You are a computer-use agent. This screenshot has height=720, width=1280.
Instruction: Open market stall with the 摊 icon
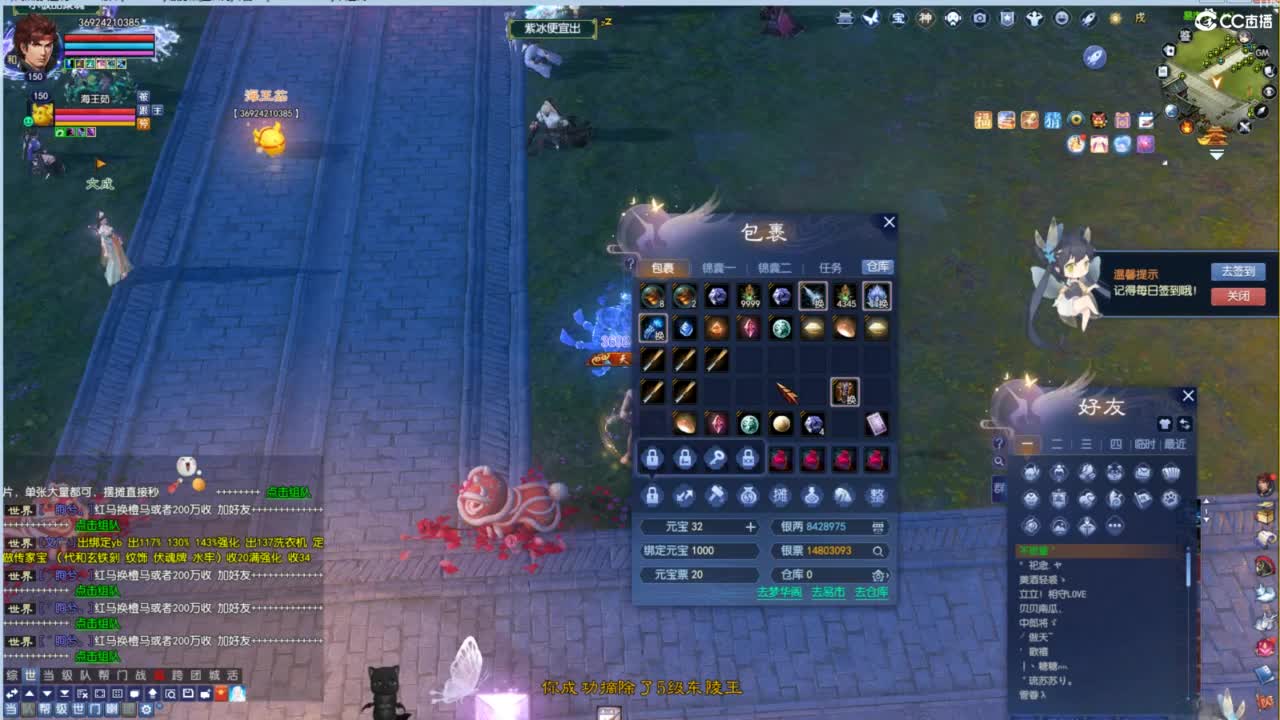point(782,496)
